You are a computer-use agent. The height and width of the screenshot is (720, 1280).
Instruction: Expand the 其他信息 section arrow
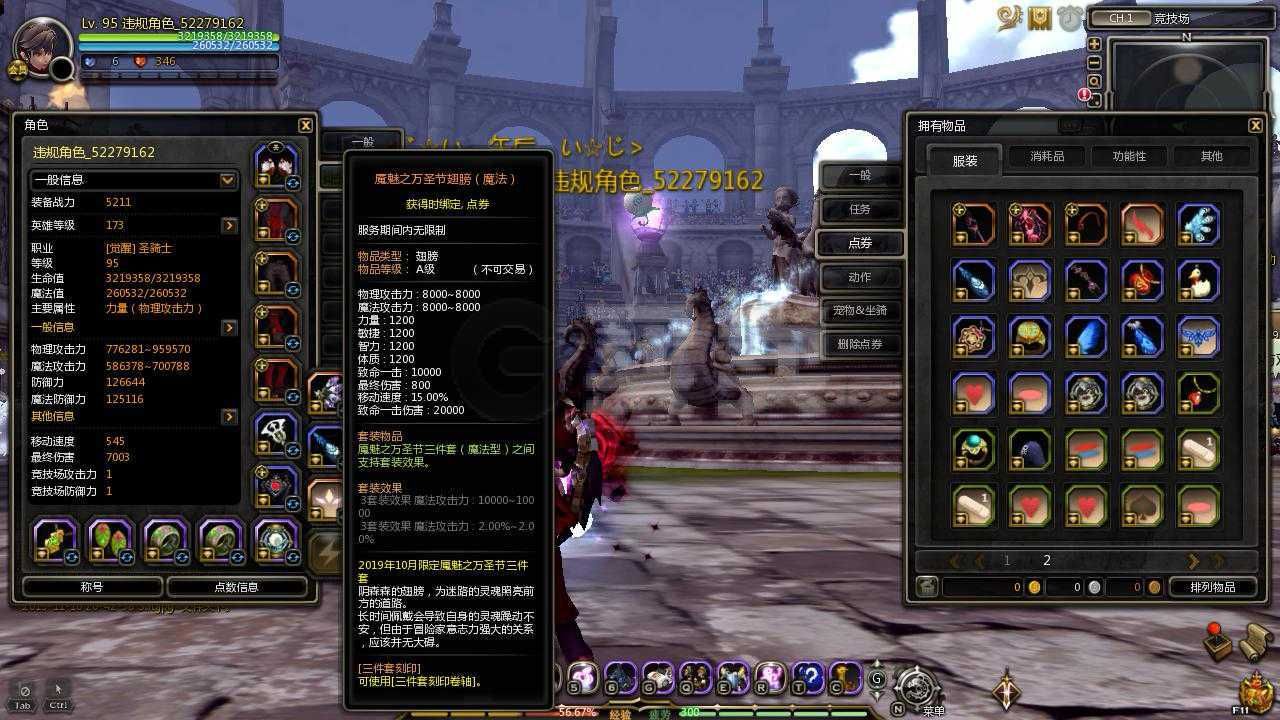228,417
